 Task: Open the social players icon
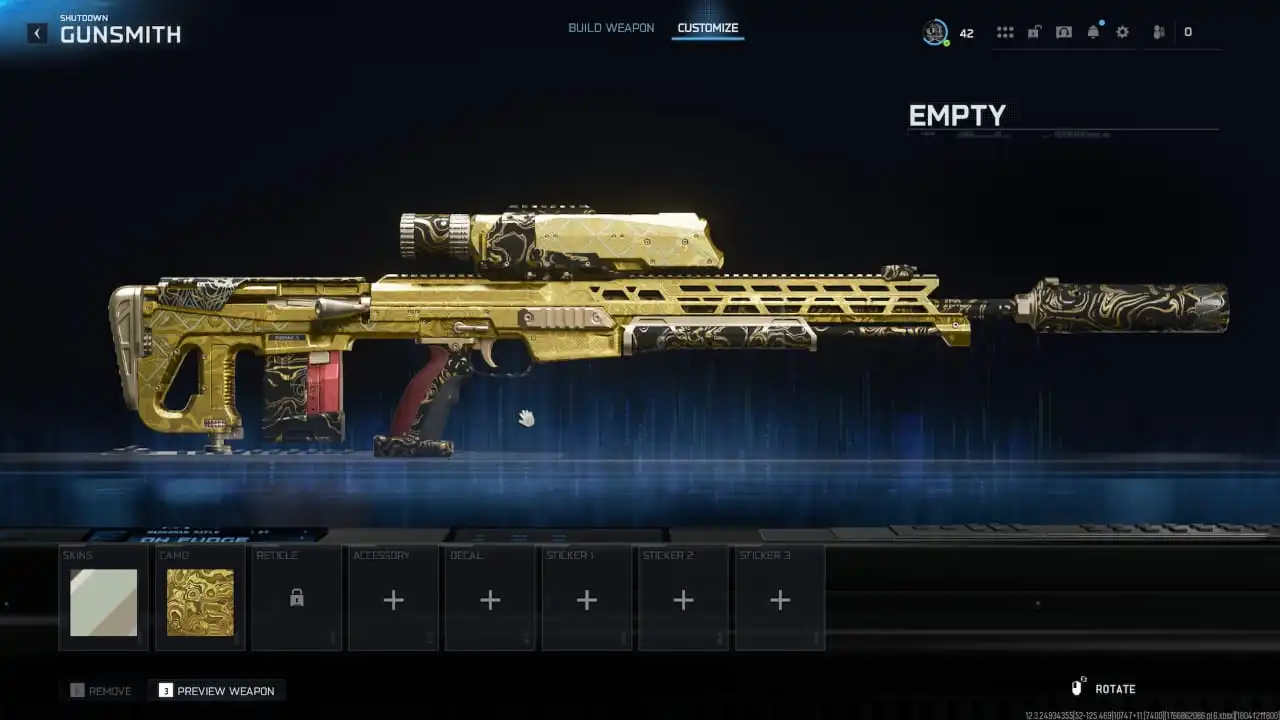click(1157, 31)
